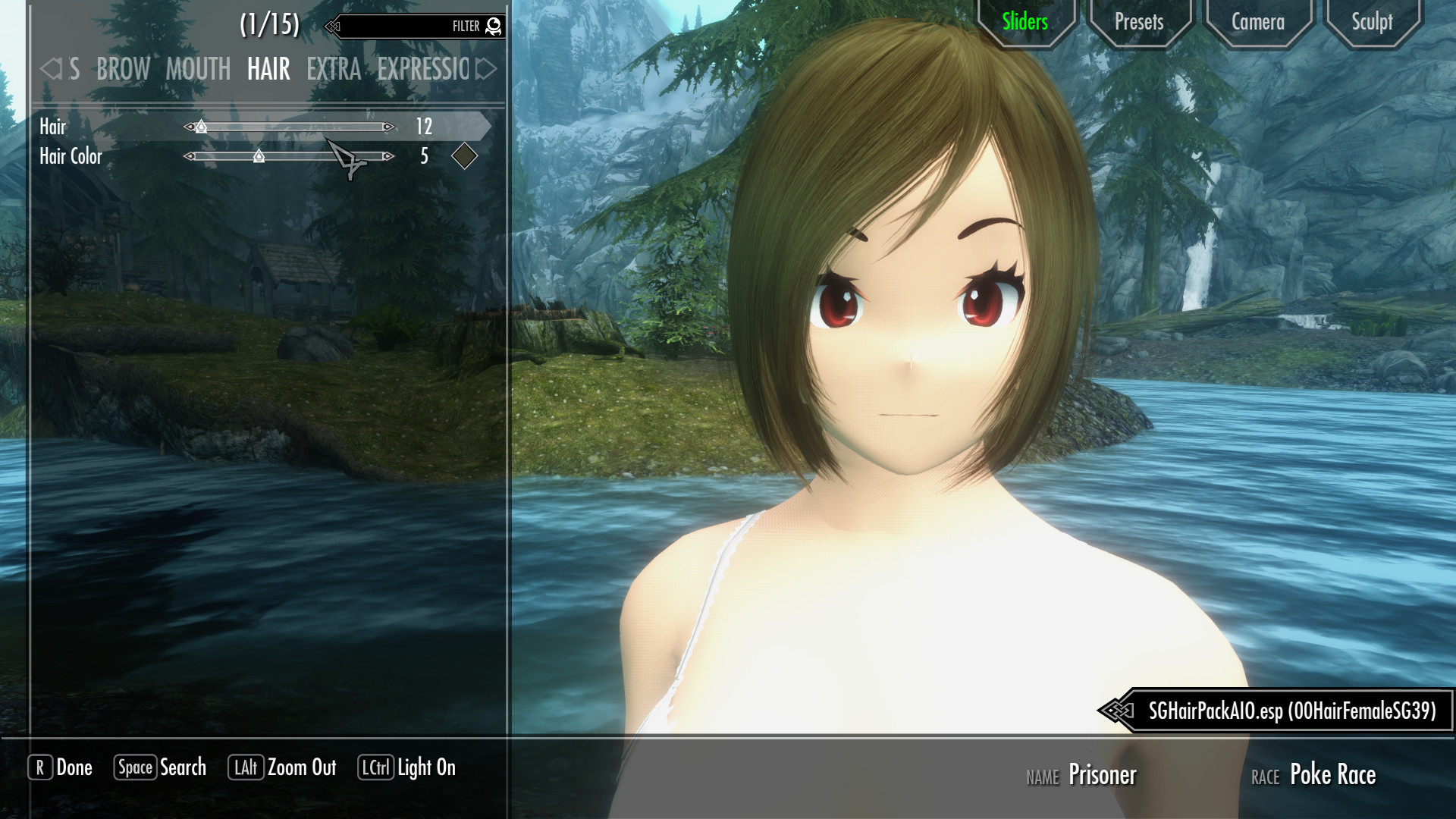Decrease Hair Color with left arrow
1456x819 pixels.
coord(190,156)
